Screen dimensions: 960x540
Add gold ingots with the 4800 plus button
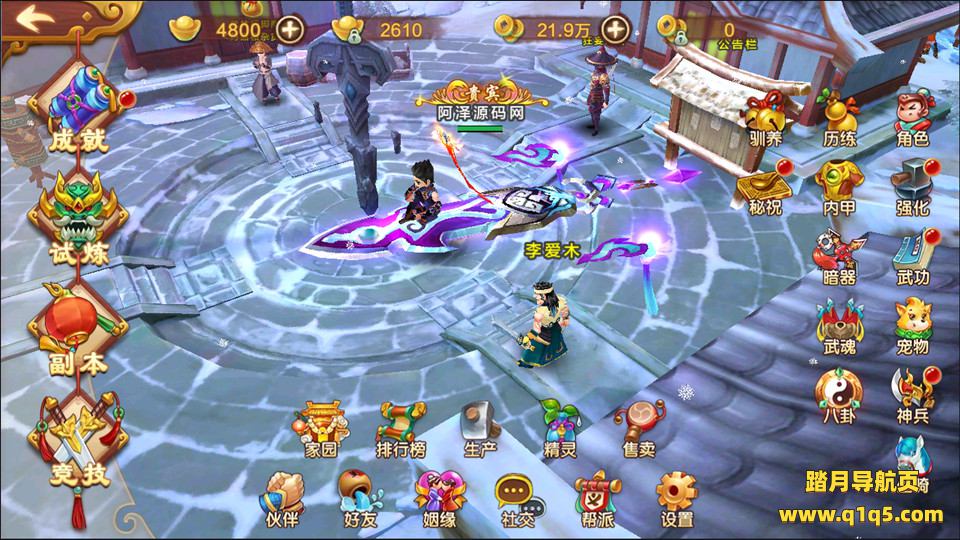point(291,28)
